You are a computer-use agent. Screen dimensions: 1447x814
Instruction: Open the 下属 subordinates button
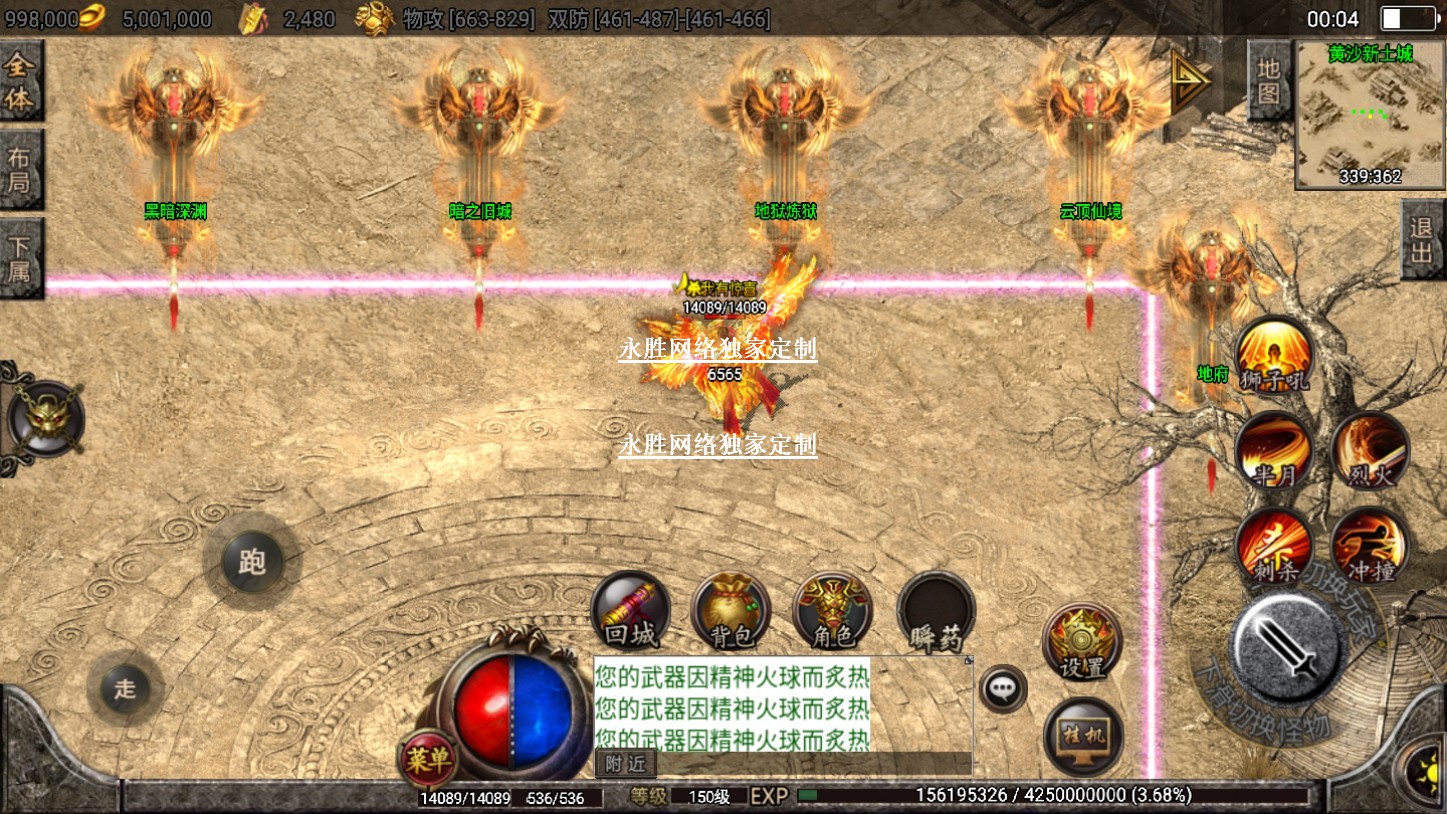(x=20, y=257)
